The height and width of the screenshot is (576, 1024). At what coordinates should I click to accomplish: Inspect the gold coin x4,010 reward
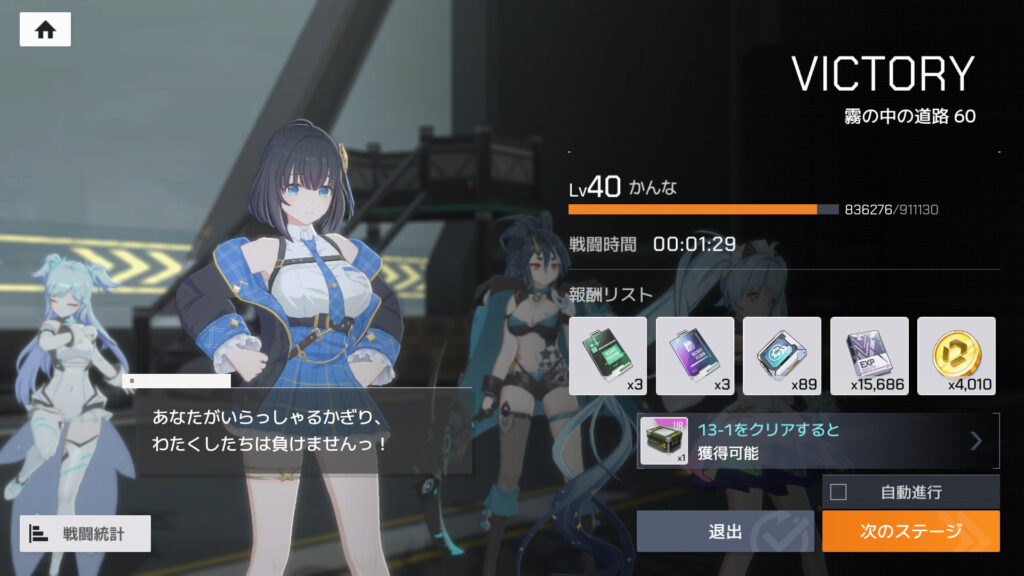956,355
